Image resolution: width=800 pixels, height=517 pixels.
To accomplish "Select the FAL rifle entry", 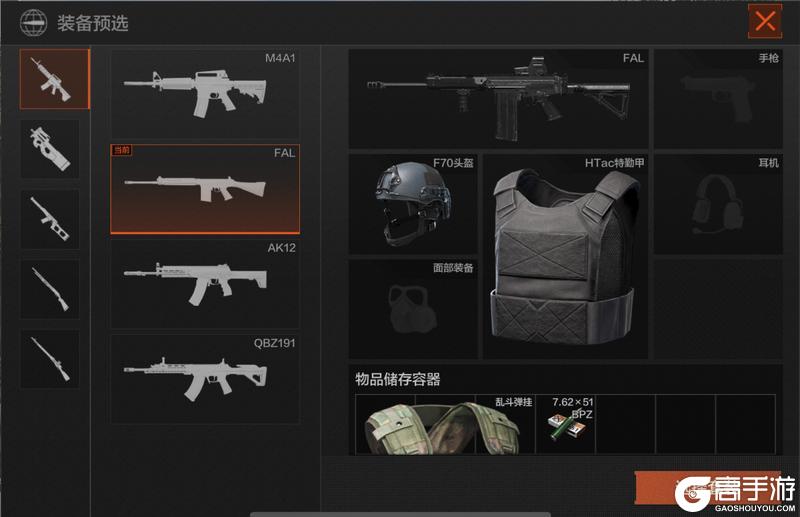I will 204,188.
